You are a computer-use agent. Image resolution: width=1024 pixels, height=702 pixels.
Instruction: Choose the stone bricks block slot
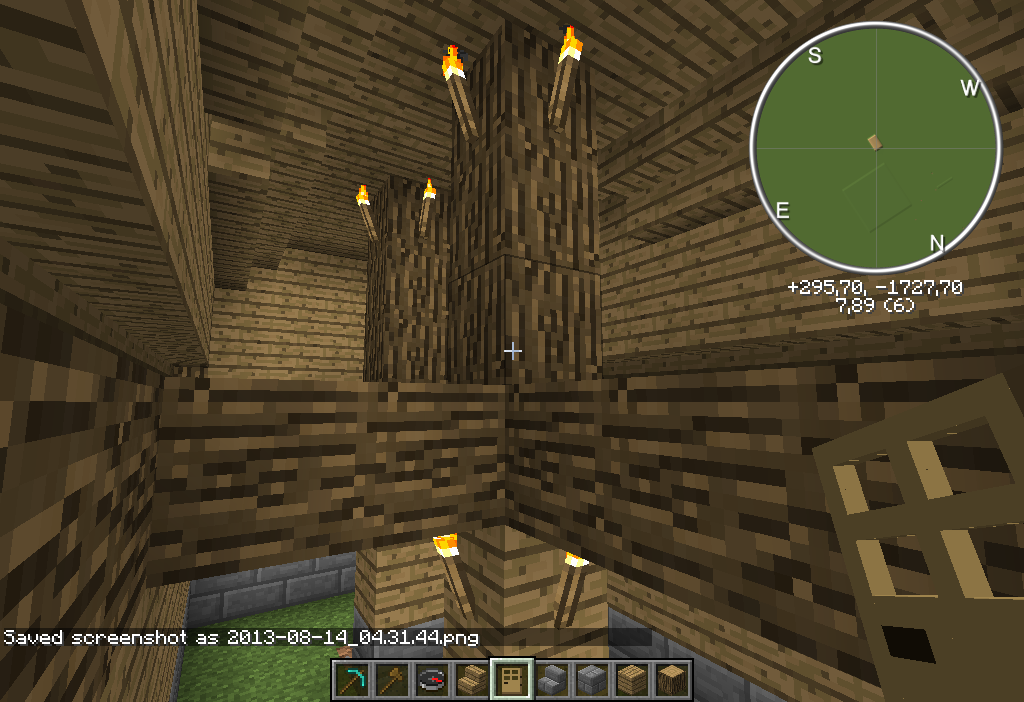(592, 680)
